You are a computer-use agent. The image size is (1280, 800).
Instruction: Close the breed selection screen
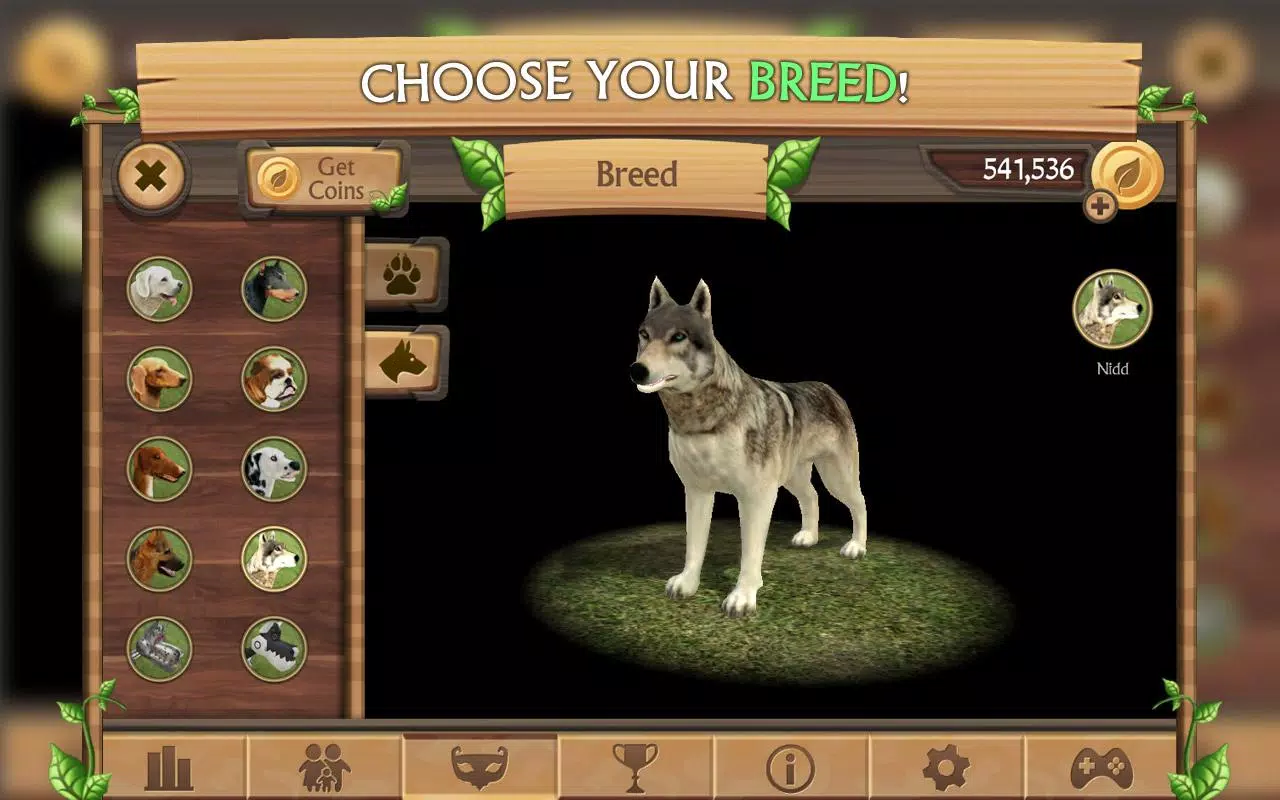tap(152, 176)
